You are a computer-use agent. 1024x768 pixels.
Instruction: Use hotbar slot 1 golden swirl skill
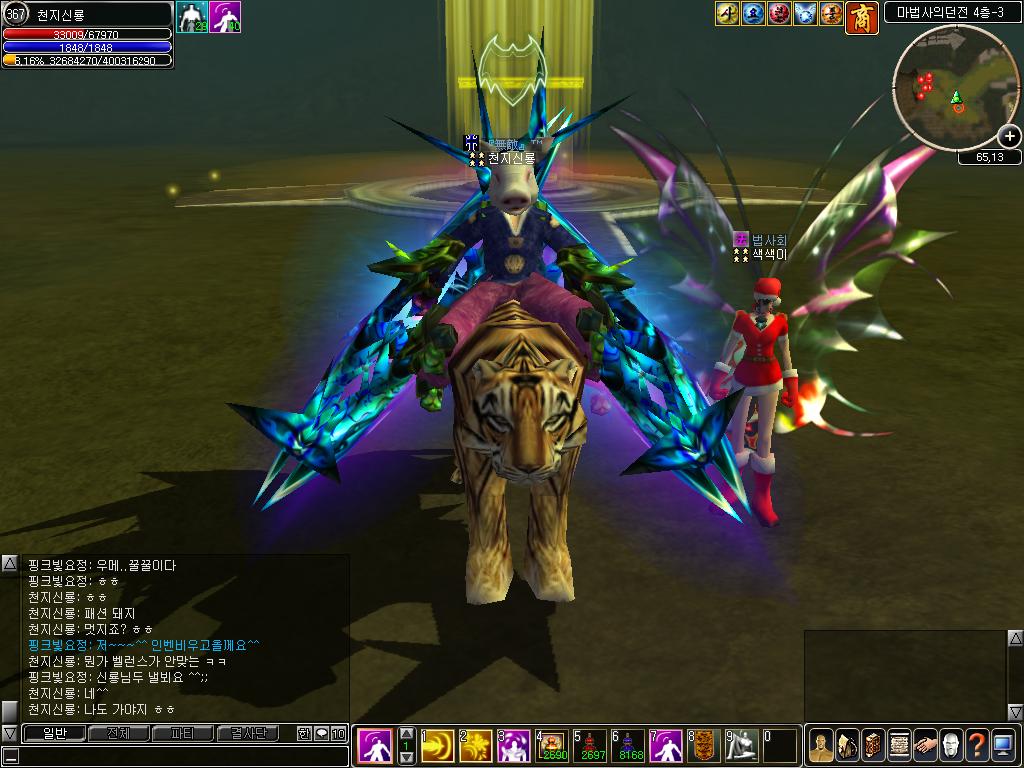click(438, 746)
